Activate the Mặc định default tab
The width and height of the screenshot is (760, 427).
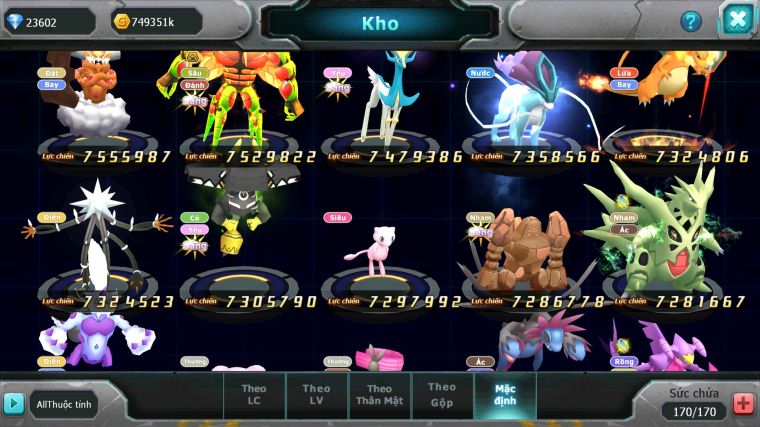(x=505, y=395)
